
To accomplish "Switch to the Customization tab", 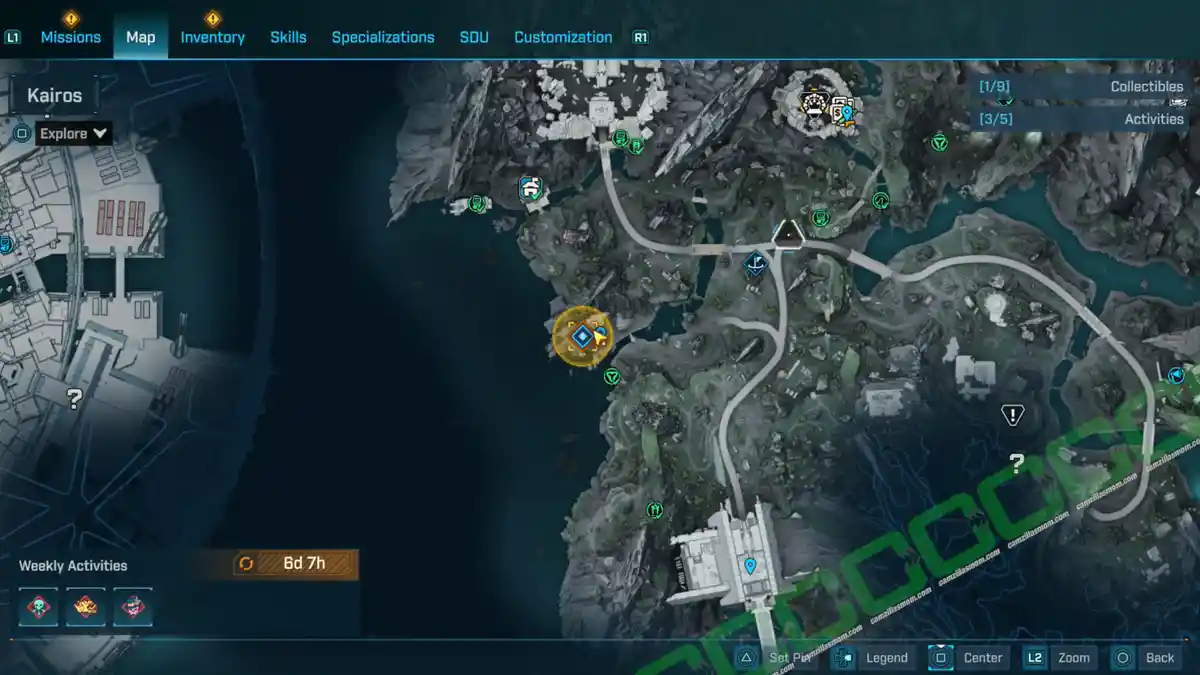I will 563,37.
